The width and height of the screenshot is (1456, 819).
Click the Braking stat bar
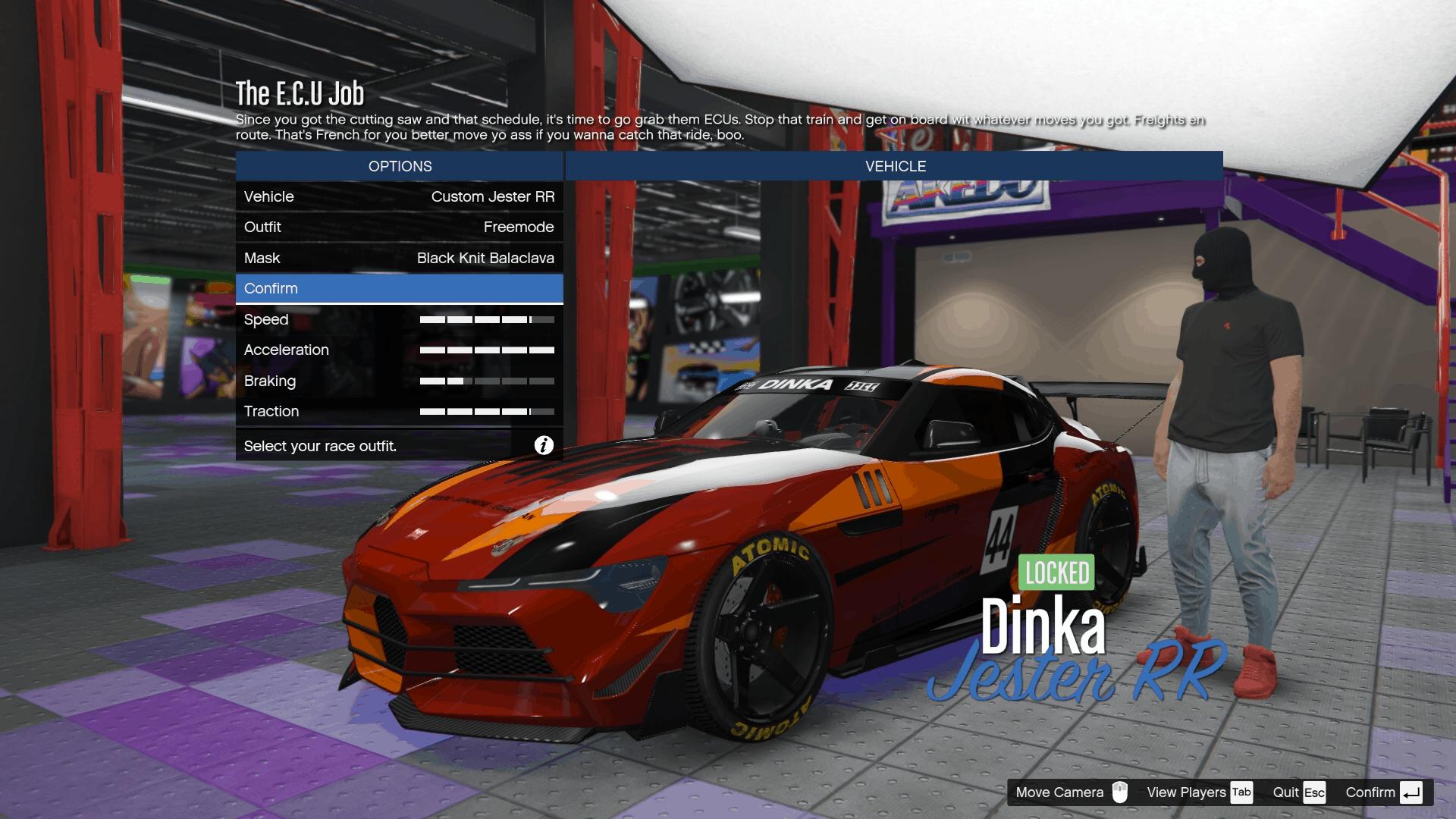click(x=488, y=381)
